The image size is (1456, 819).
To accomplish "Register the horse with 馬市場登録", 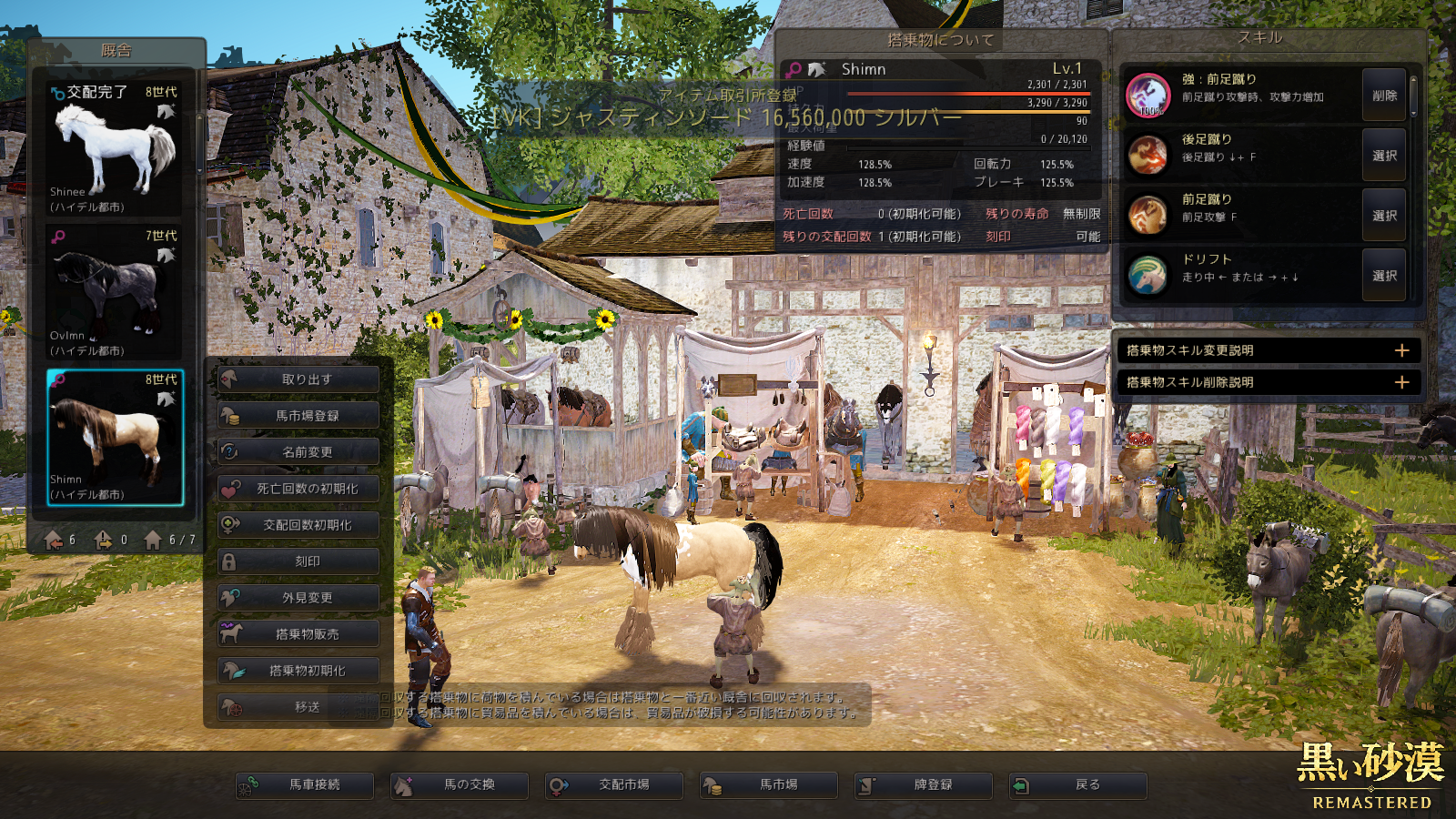I will pos(298,416).
